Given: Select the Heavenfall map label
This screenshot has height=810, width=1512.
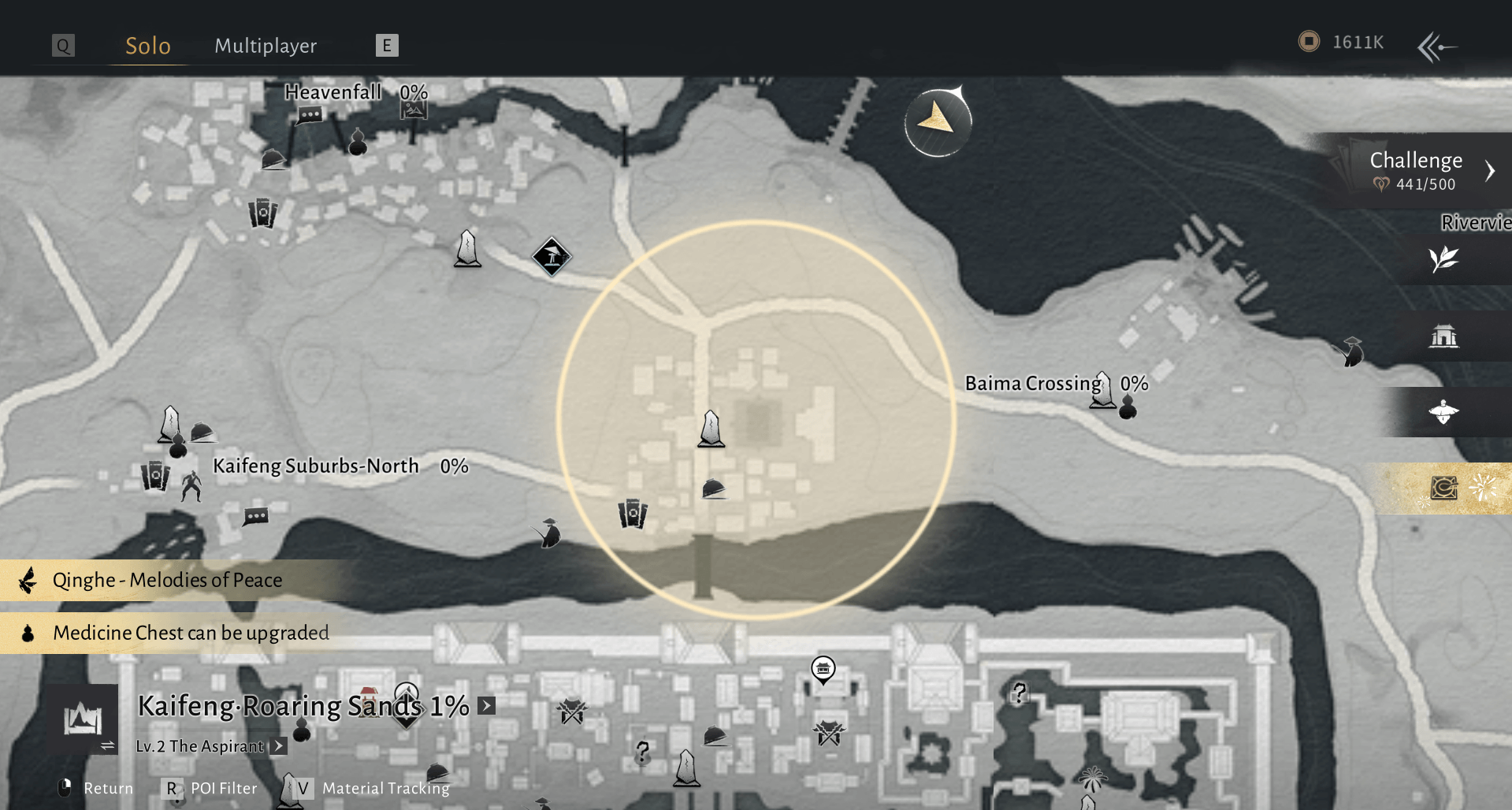Looking at the screenshot, I should pyautogui.click(x=332, y=92).
